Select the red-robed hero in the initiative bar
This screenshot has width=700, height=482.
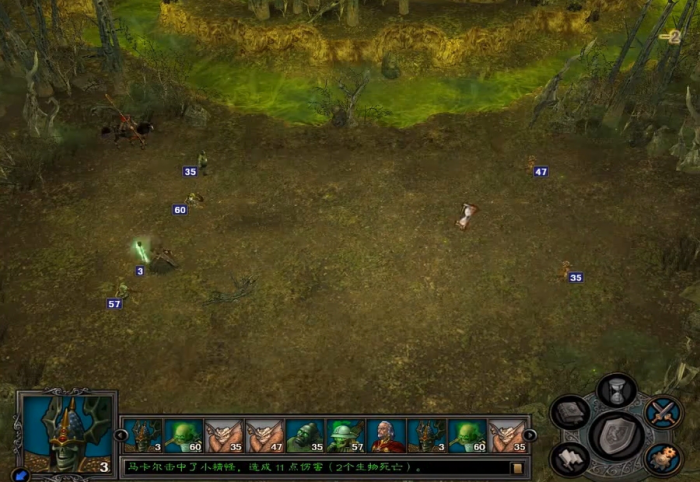[386, 436]
